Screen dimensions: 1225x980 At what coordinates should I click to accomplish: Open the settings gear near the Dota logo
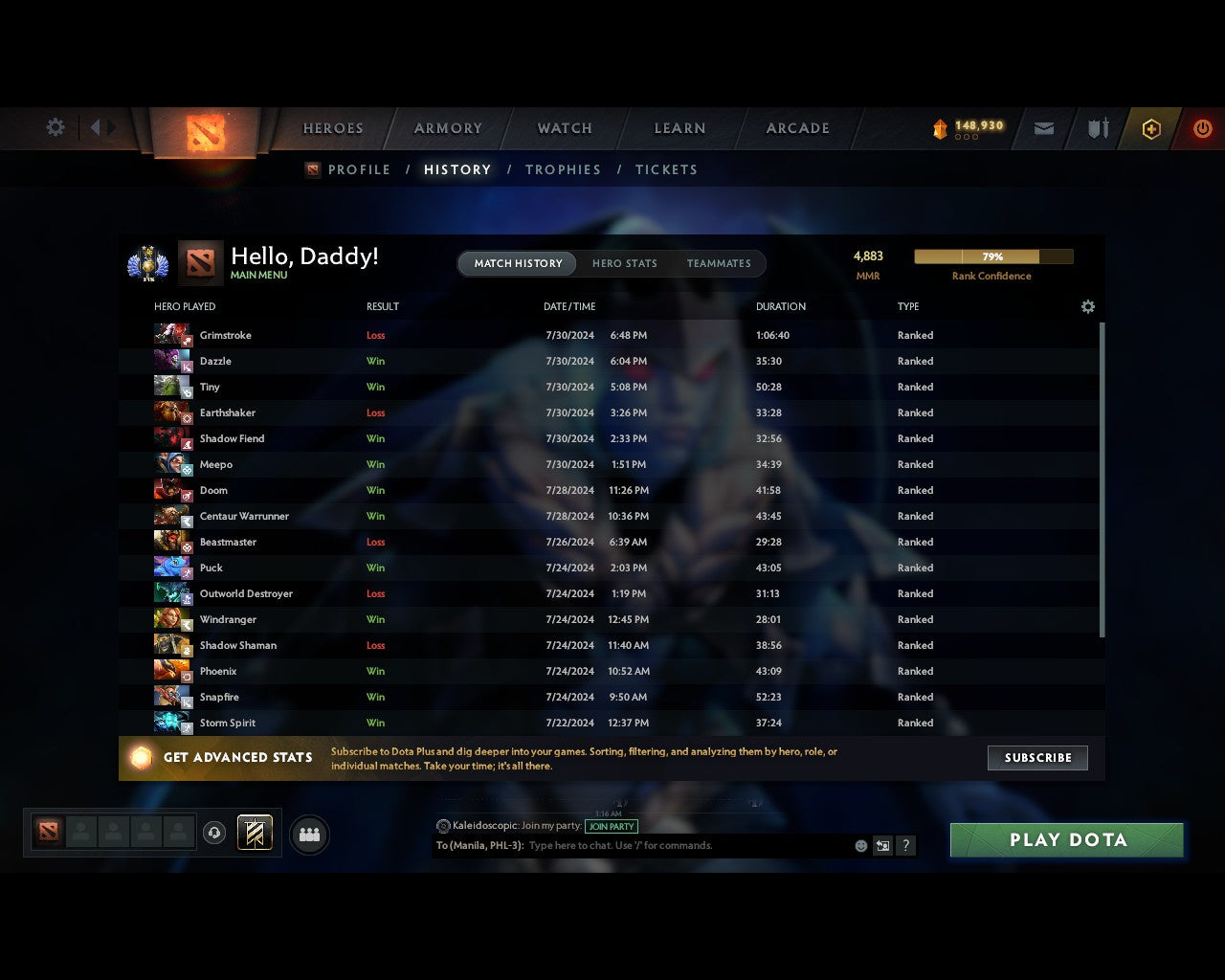click(55, 126)
